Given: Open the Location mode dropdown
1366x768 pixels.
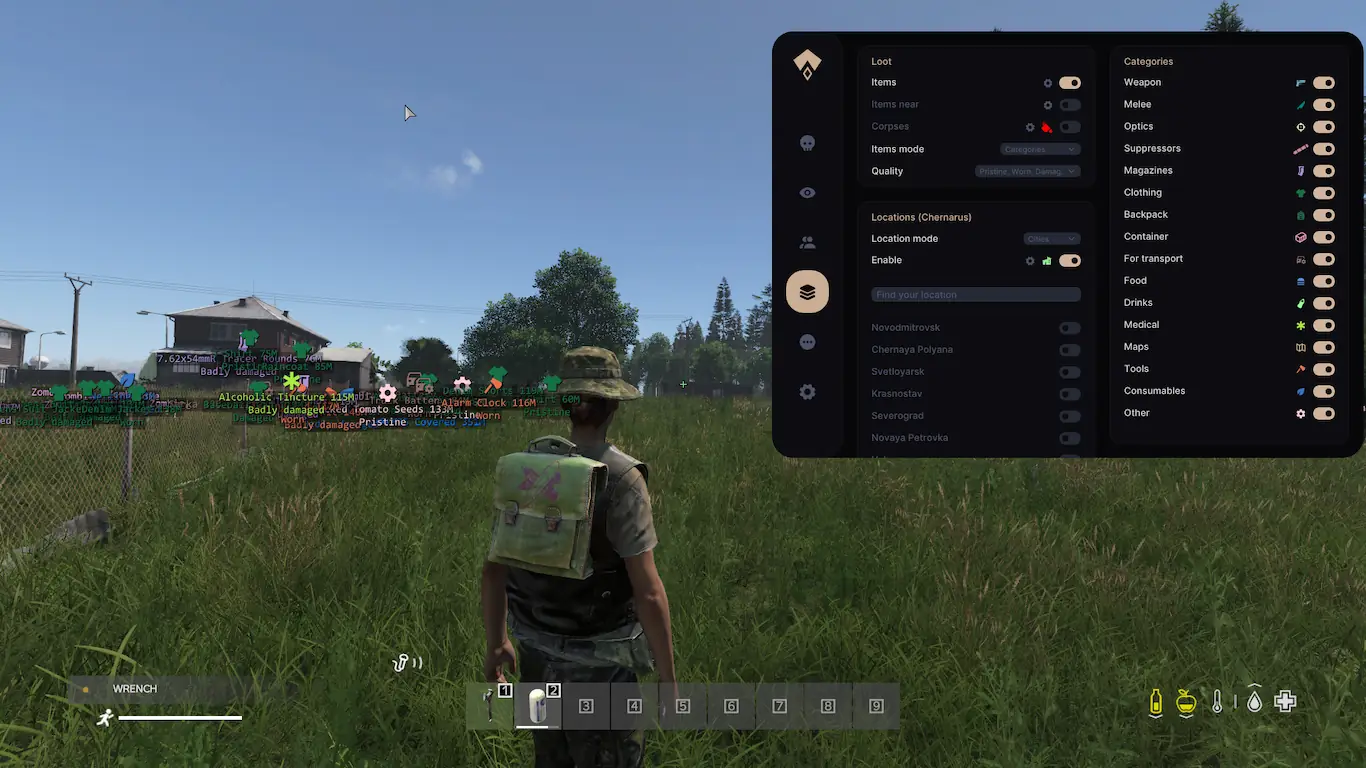Looking at the screenshot, I should pyautogui.click(x=1051, y=239).
